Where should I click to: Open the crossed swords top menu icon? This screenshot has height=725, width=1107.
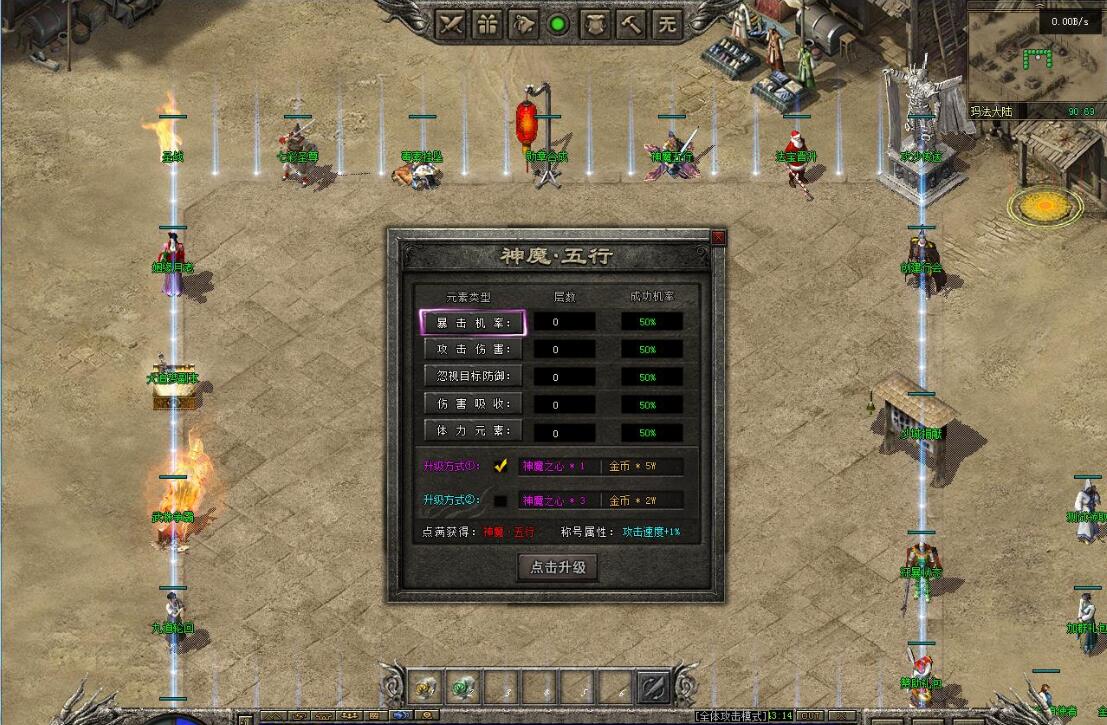point(452,23)
